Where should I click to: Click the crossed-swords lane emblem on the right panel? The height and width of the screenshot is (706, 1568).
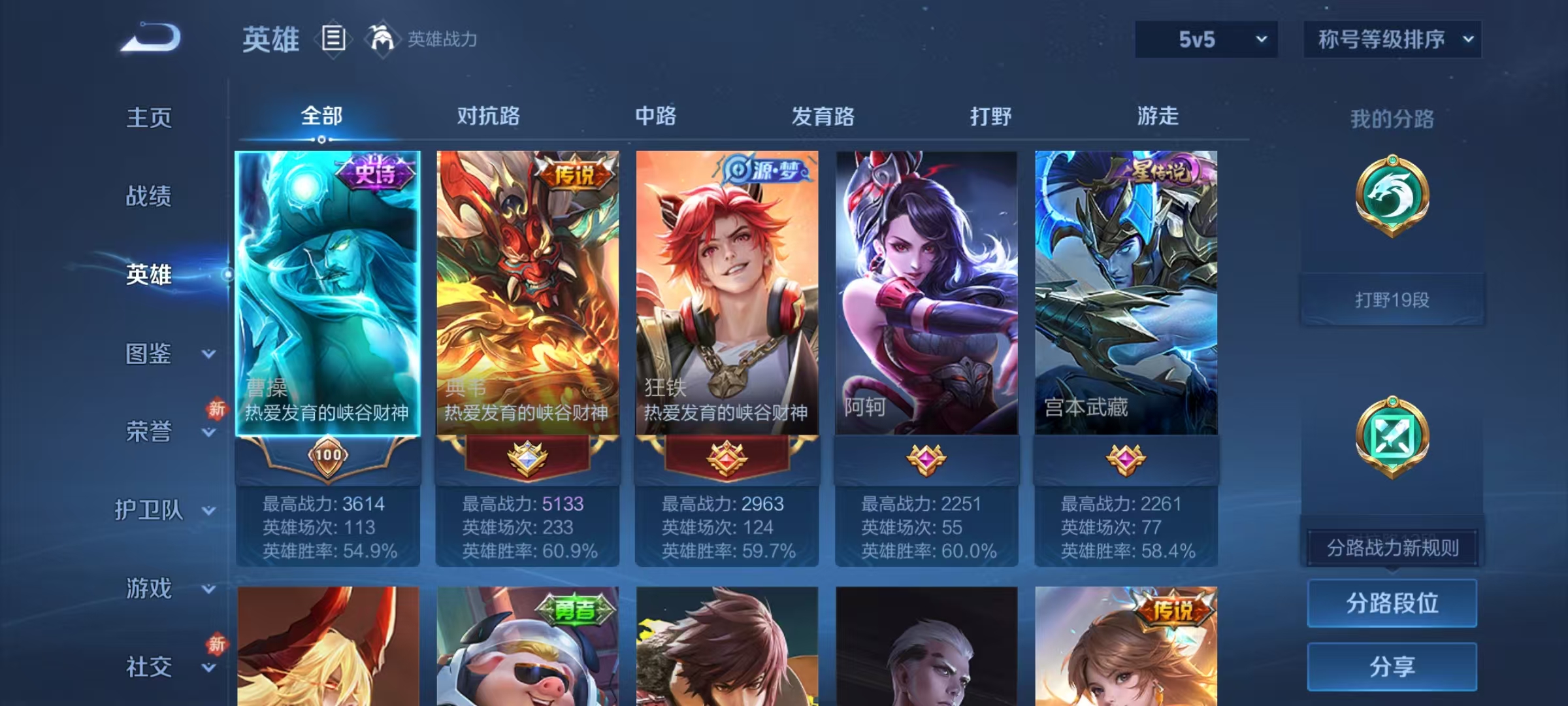(x=1393, y=437)
